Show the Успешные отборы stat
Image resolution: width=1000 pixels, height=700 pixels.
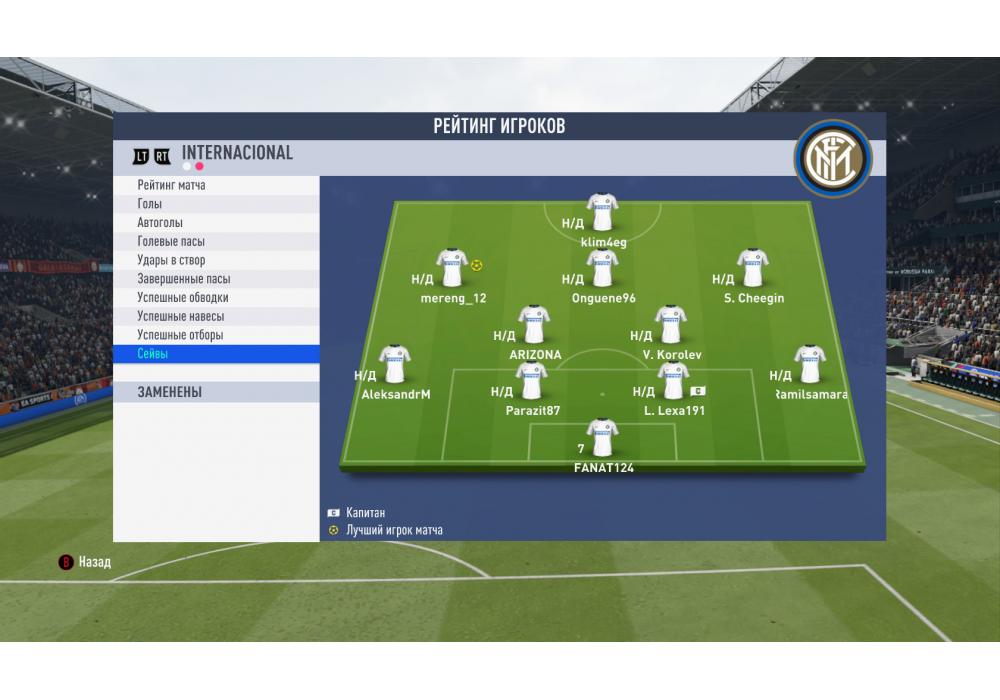tap(180, 335)
